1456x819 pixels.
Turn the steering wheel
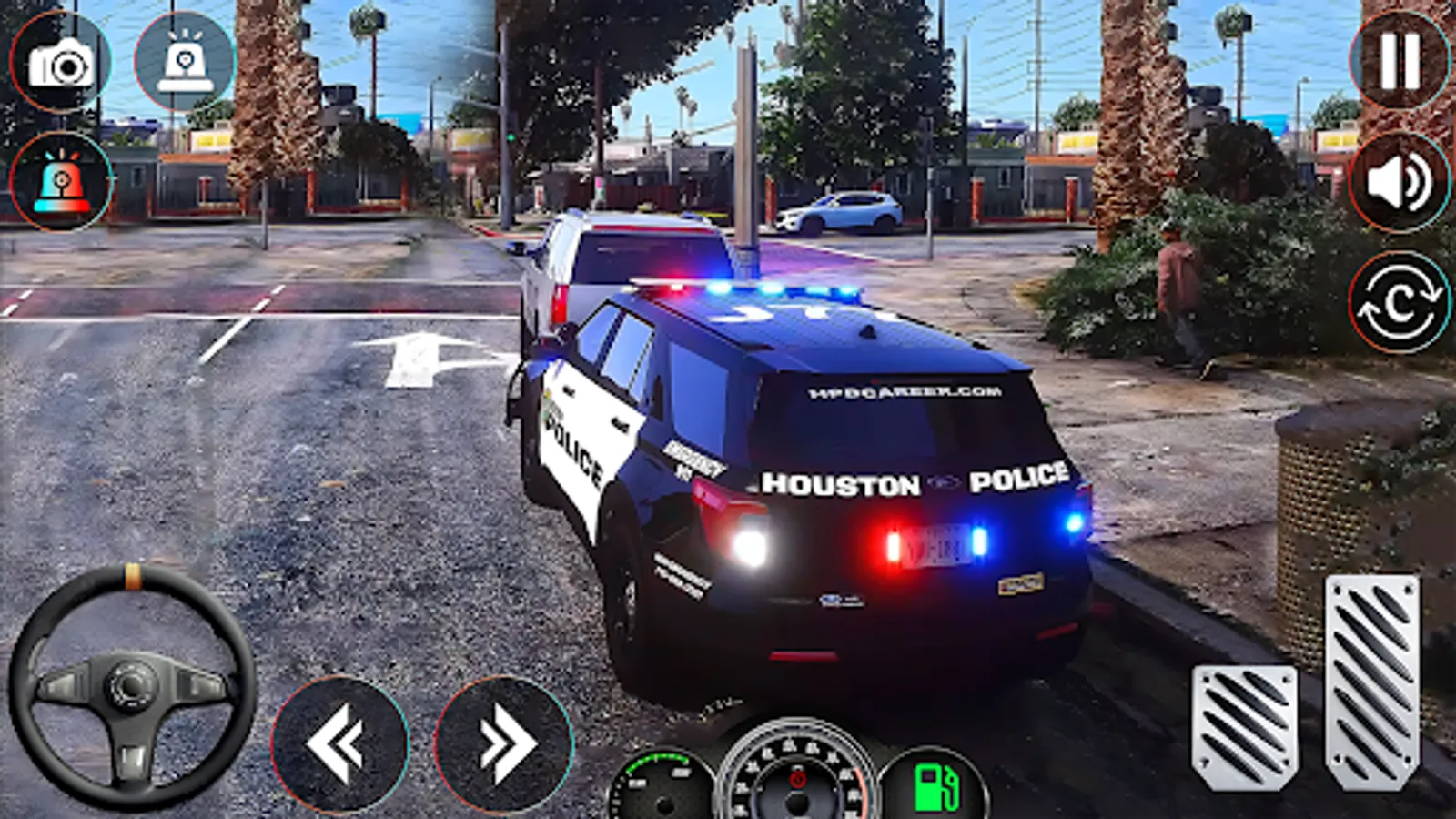tap(133, 687)
